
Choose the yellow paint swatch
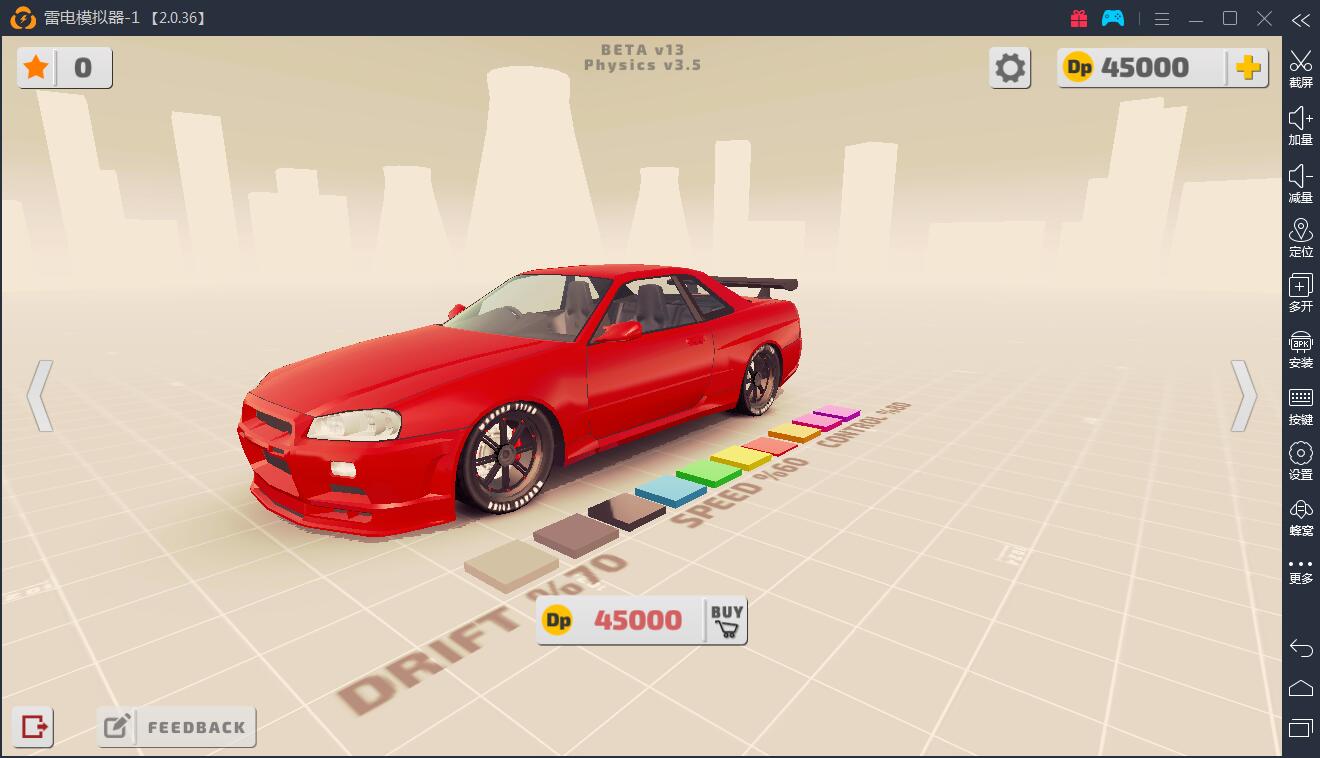[740, 458]
